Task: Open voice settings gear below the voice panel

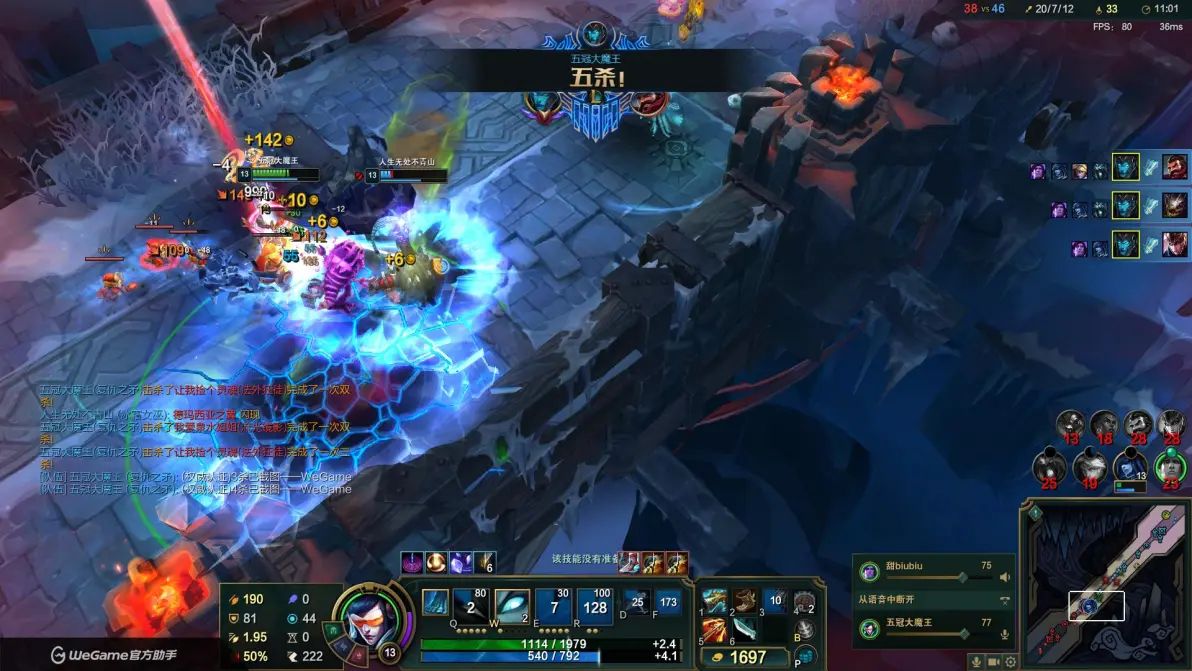Action: coord(1011,661)
